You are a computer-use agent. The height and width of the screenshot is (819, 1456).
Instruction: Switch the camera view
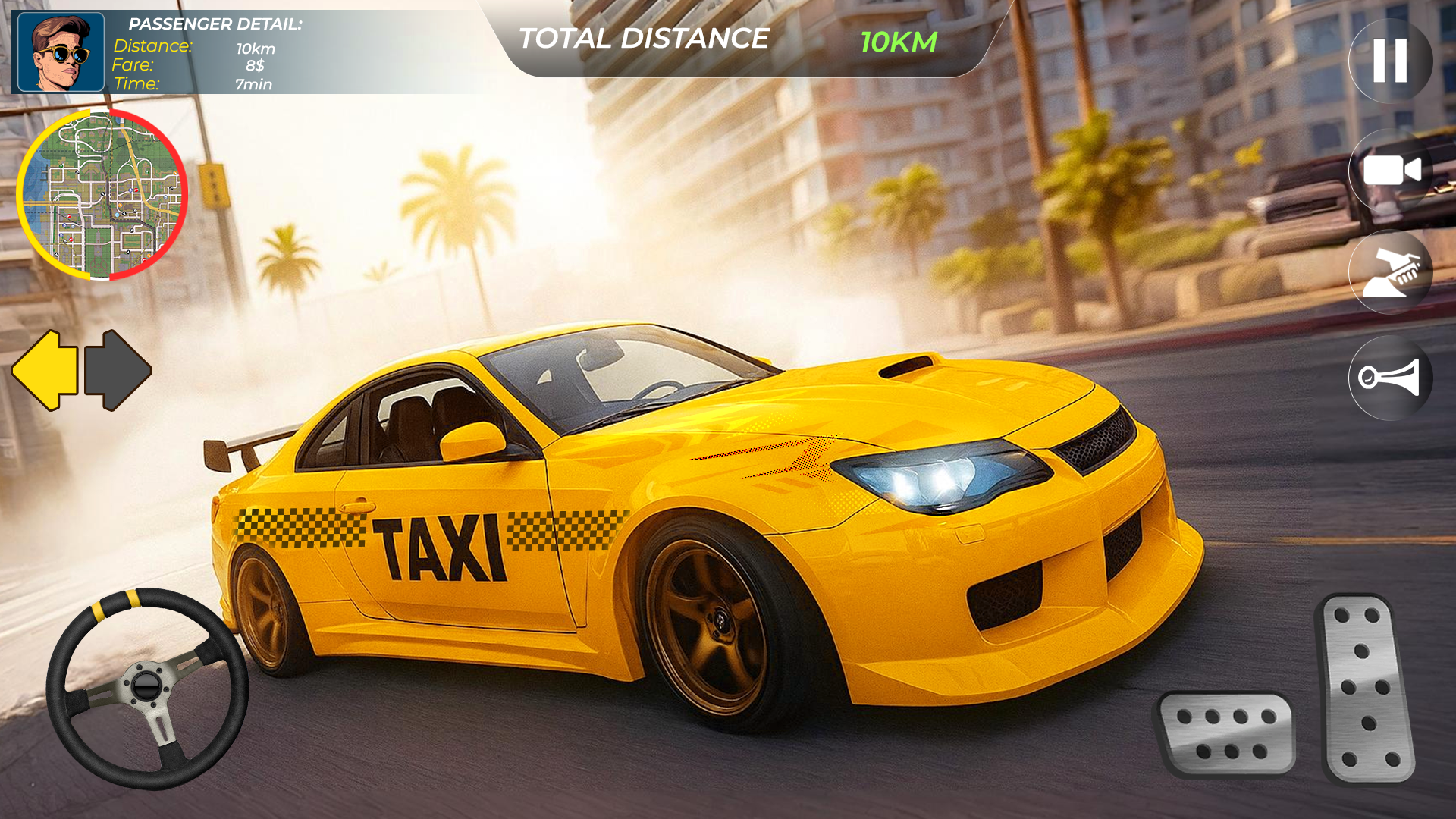click(x=1390, y=171)
